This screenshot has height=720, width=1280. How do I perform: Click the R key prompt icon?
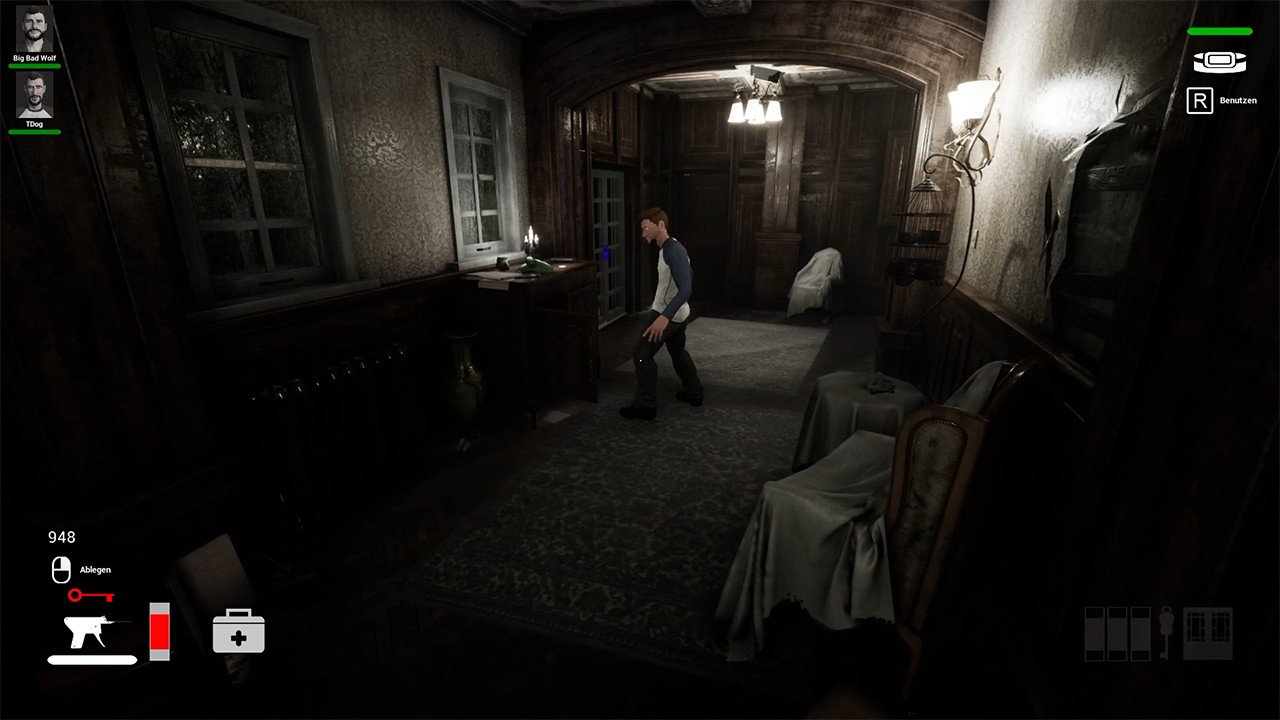(1199, 100)
